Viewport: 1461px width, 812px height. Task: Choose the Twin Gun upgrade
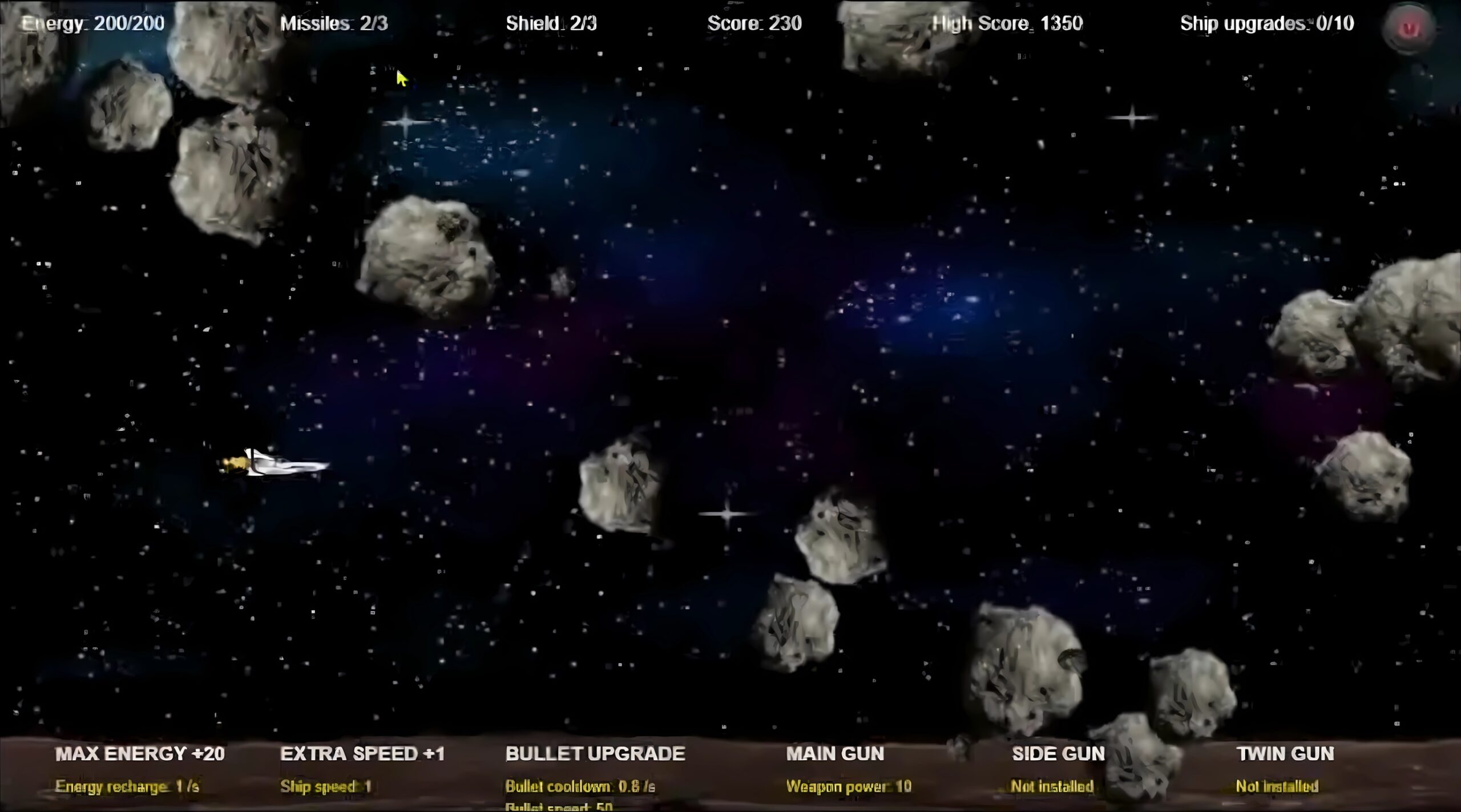[x=1285, y=754]
